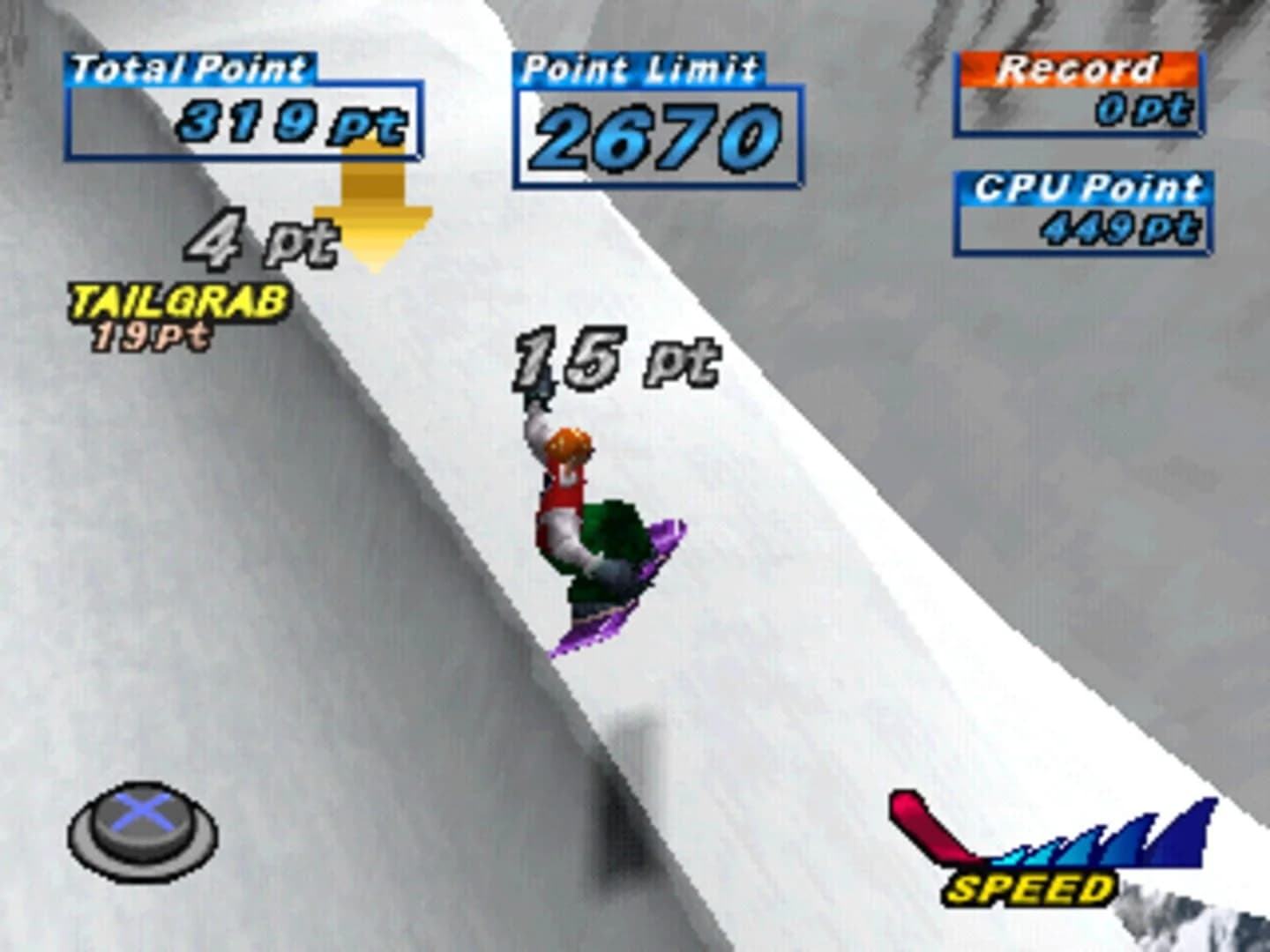The image size is (1270, 952).
Task: Select the Total Point header tab
Action: click(188, 63)
